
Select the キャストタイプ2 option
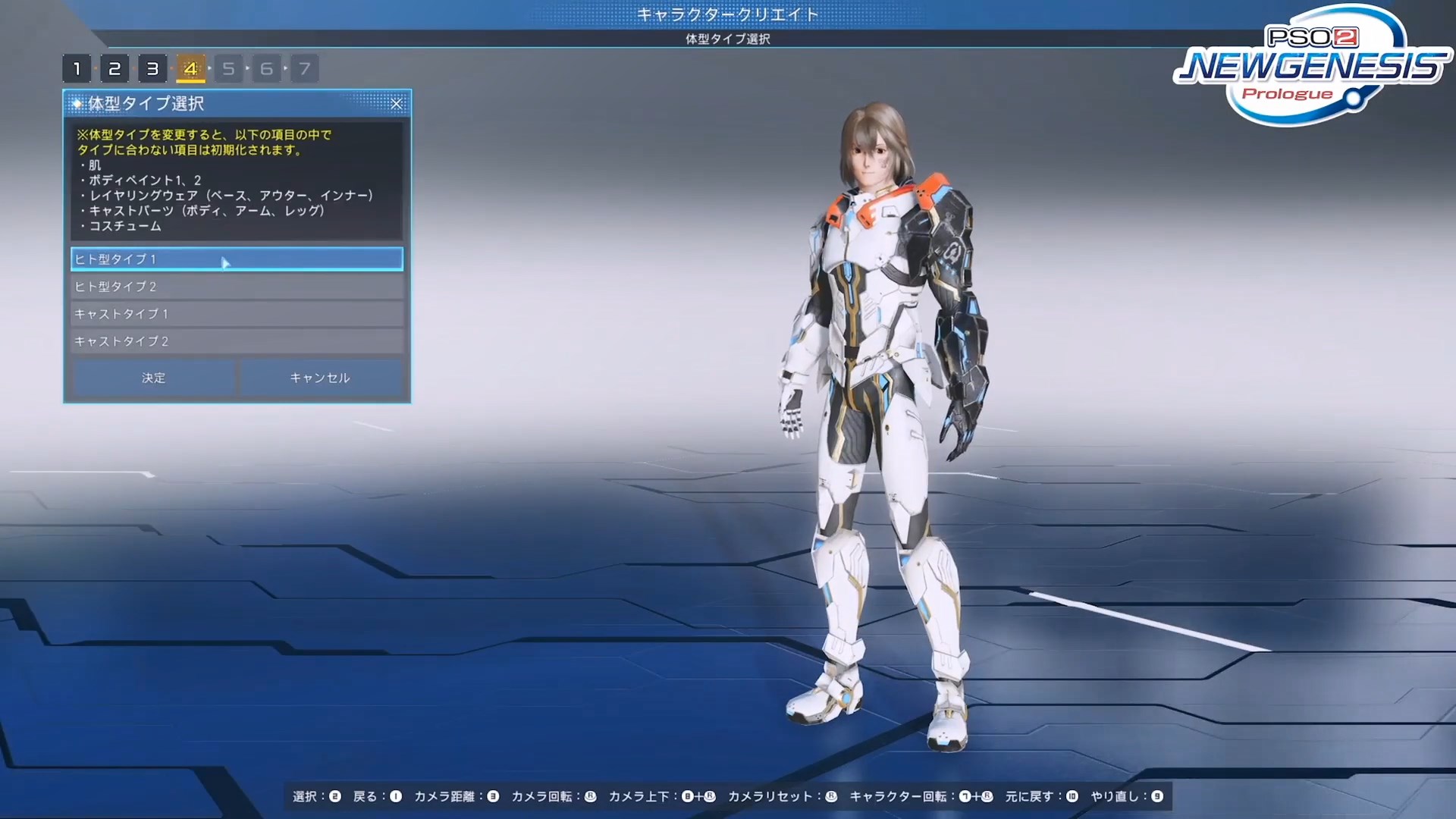236,341
